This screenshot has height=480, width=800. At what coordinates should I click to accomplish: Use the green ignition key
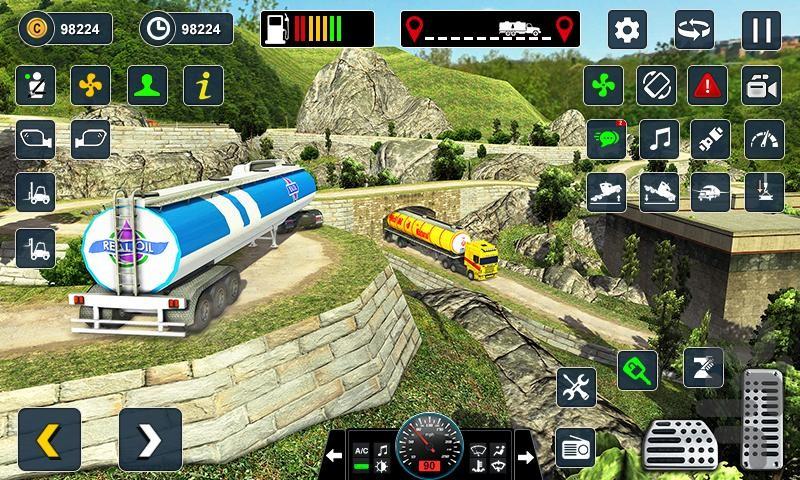(x=637, y=370)
